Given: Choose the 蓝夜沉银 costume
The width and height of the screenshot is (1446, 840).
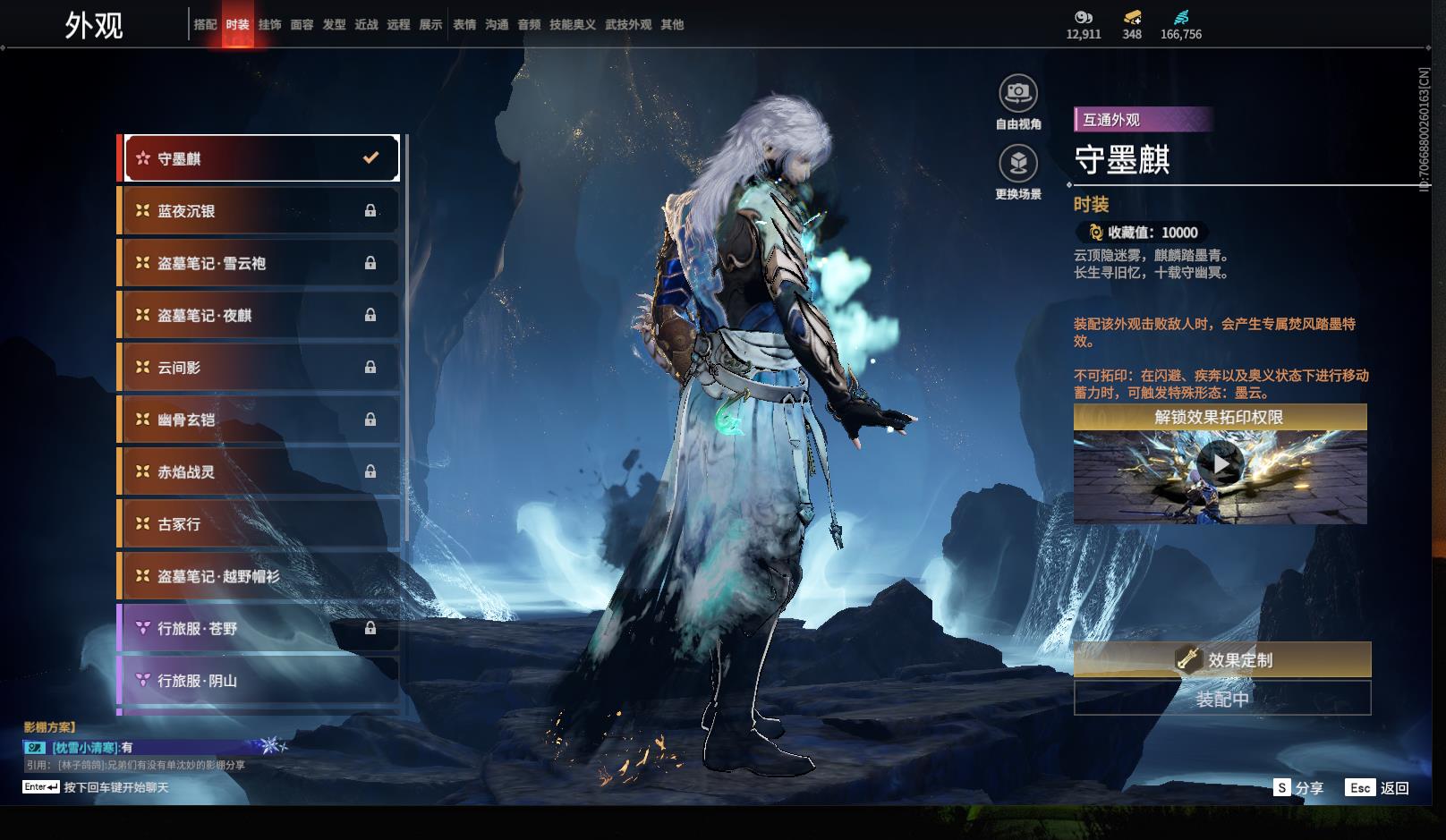Looking at the screenshot, I should 259,211.
